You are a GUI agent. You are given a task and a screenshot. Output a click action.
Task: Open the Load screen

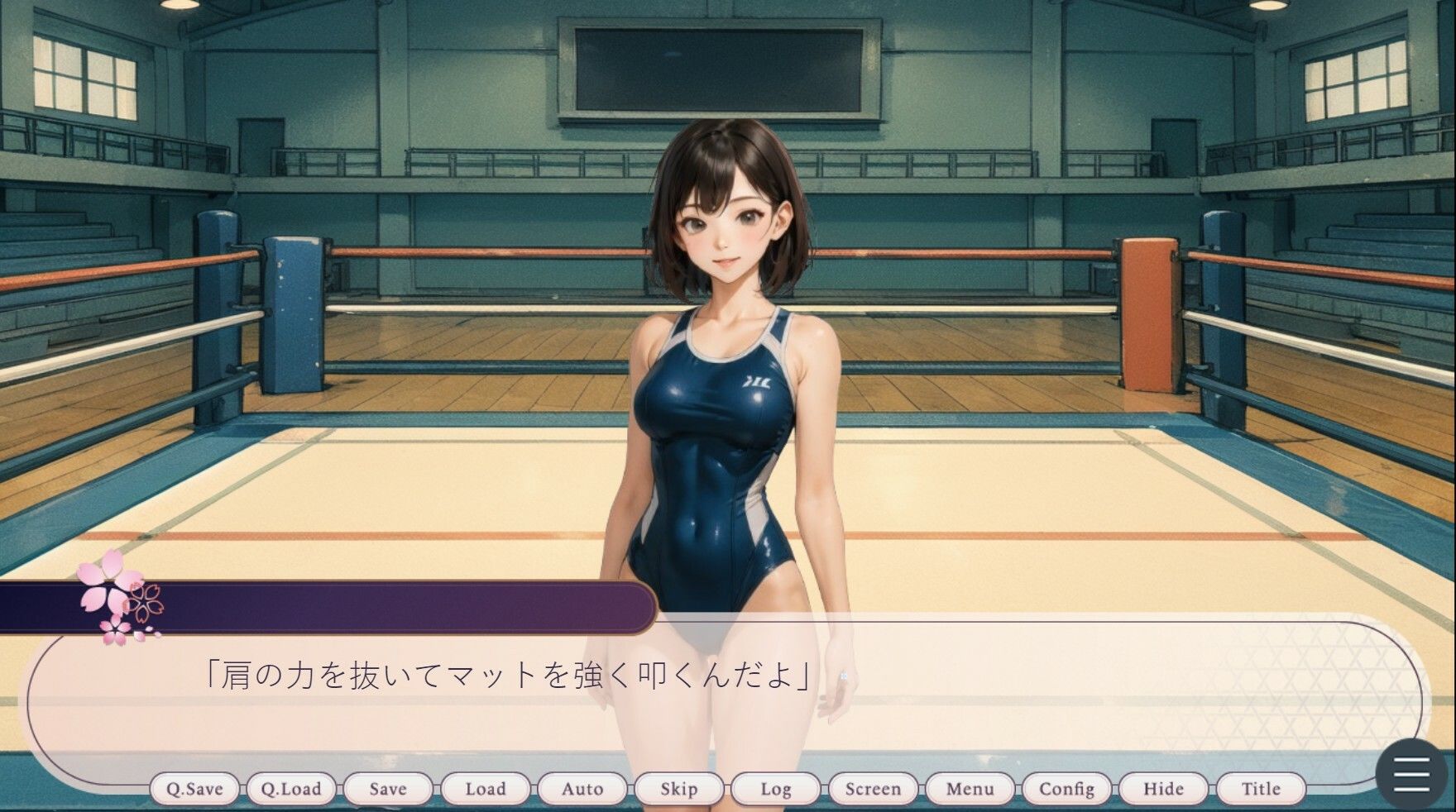pyautogui.click(x=486, y=789)
